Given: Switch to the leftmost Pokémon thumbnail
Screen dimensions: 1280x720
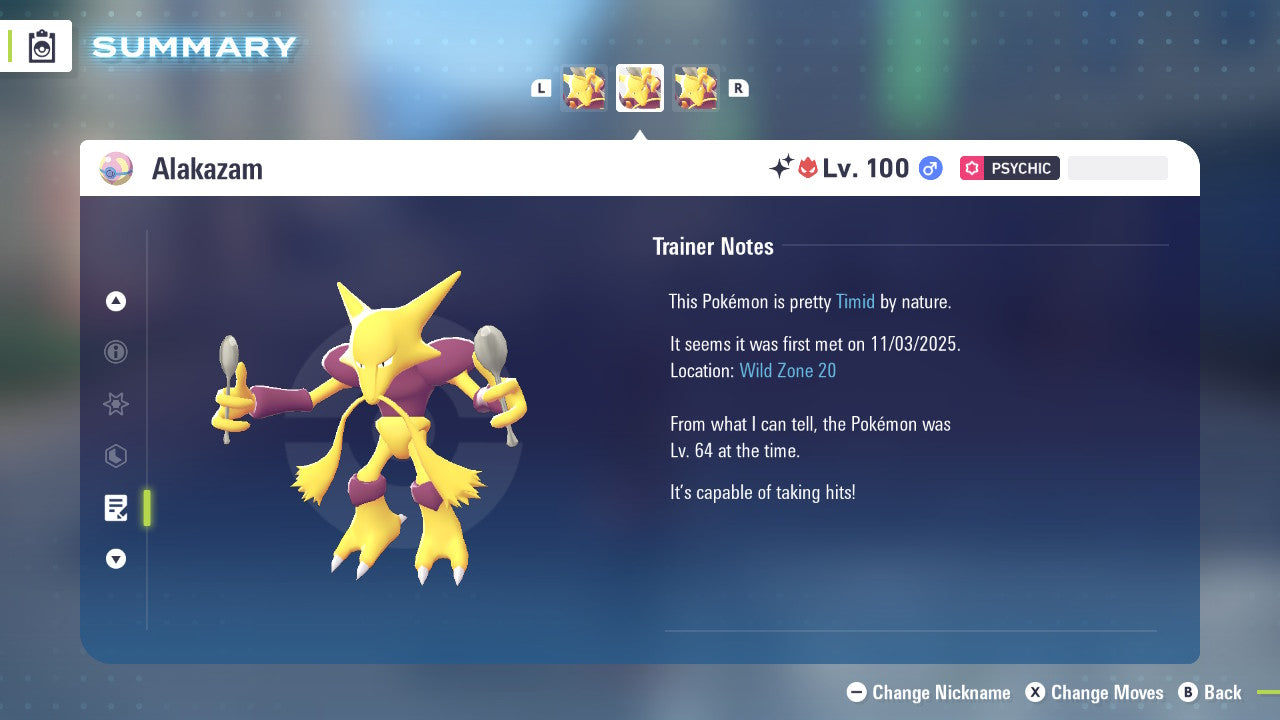Looking at the screenshot, I should click(x=584, y=87).
